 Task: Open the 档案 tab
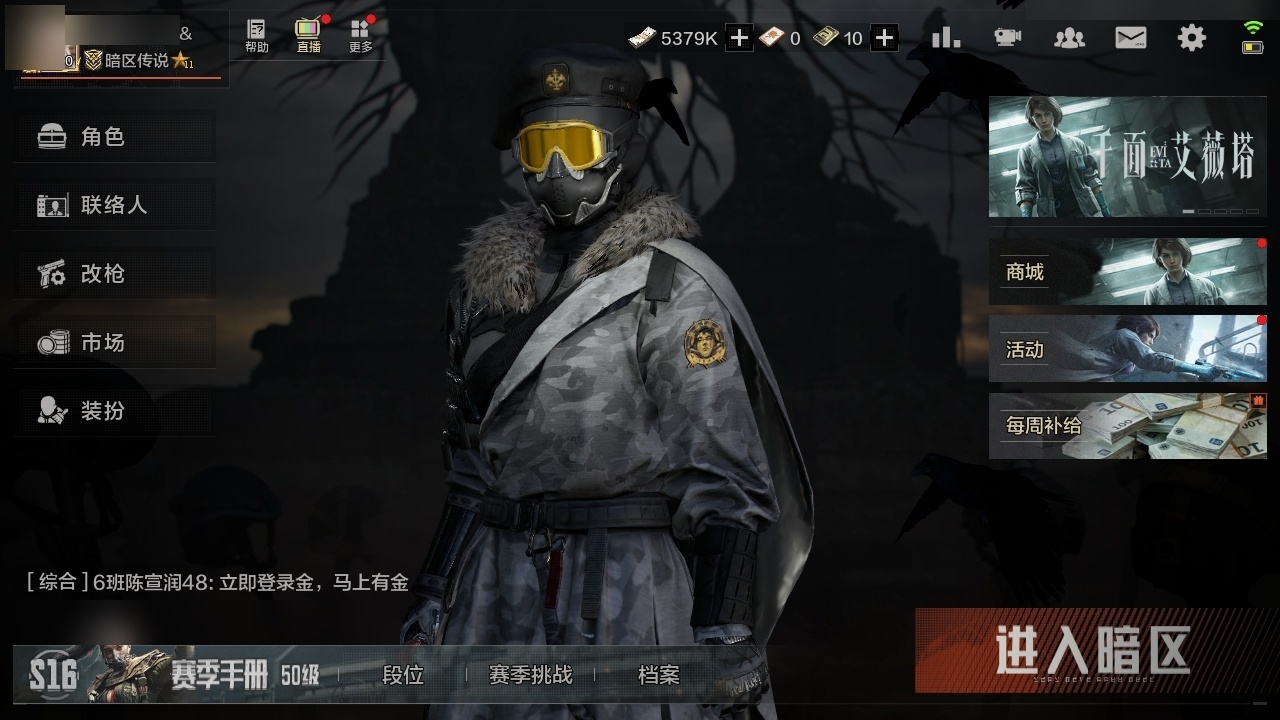pos(657,676)
